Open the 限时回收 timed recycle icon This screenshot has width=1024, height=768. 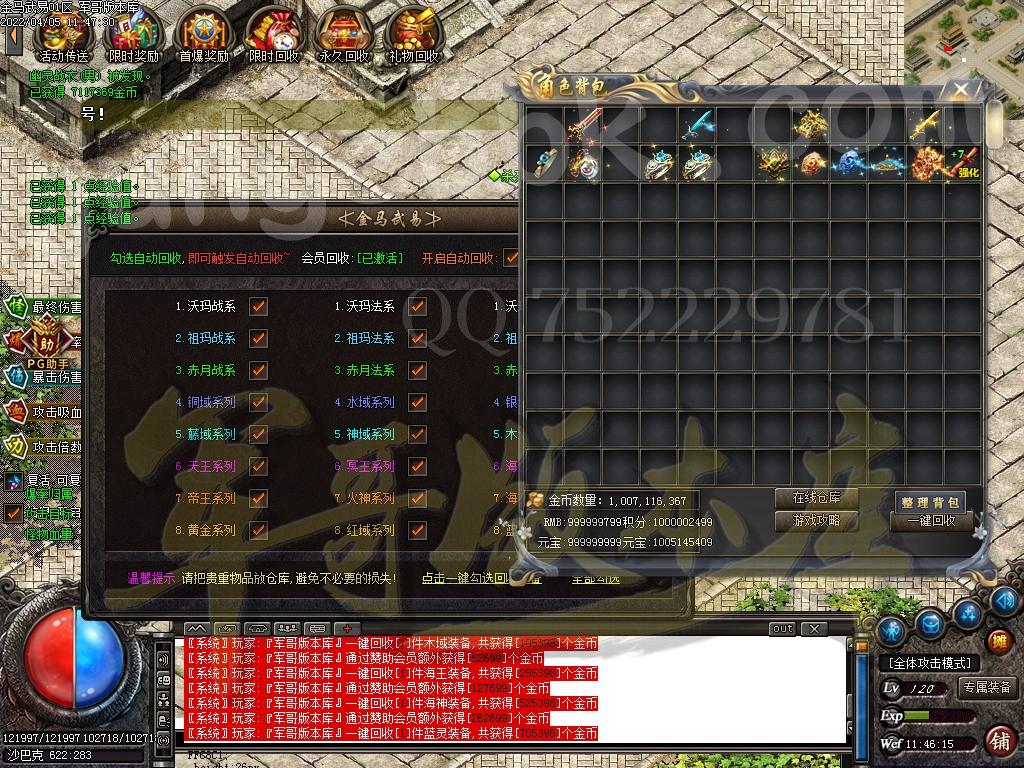coord(273,36)
